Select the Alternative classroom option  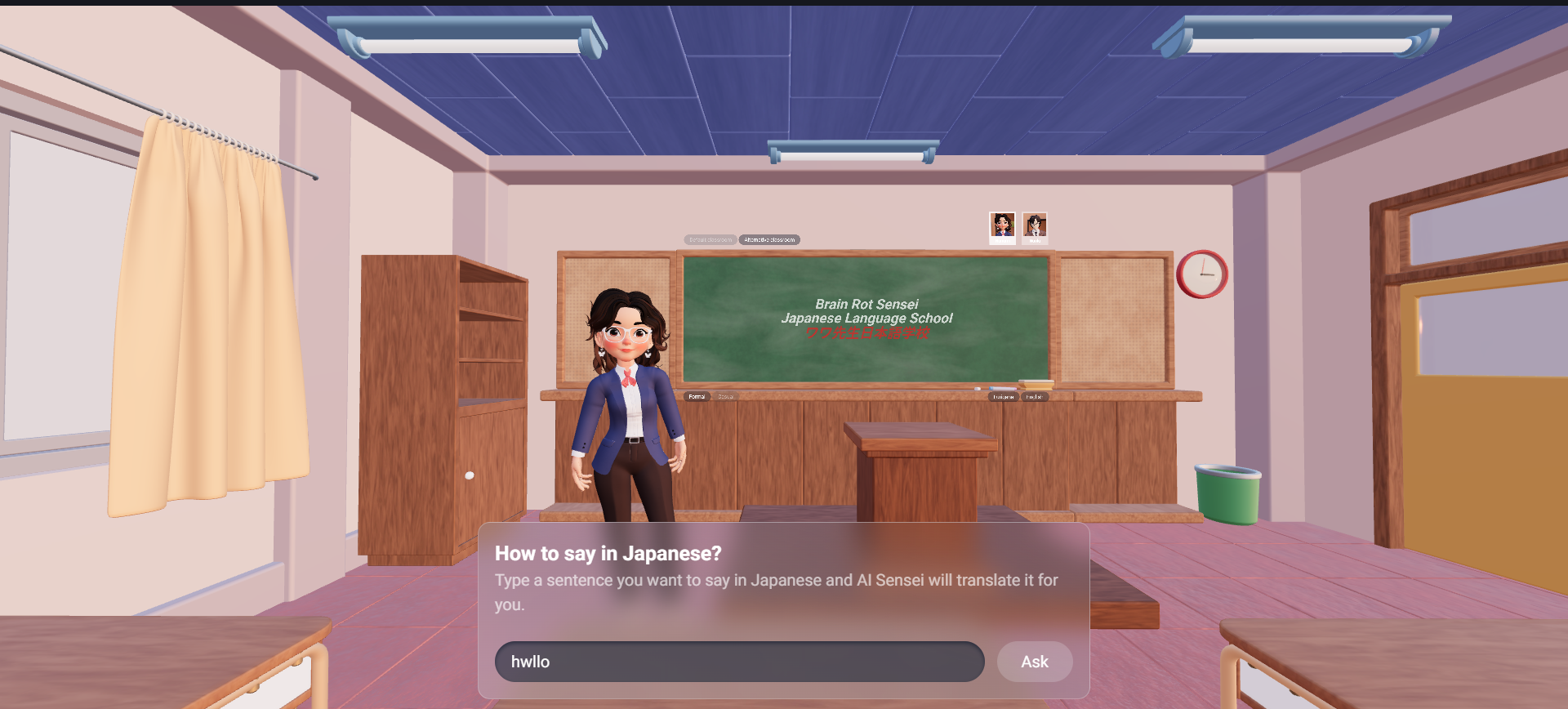(x=769, y=240)
